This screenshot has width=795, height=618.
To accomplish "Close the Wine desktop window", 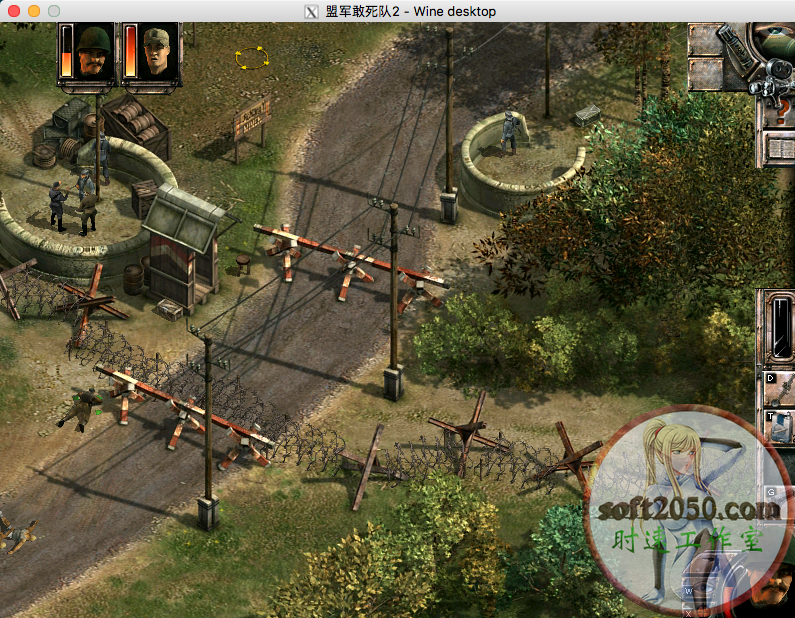I will click(x=14, y=11).
